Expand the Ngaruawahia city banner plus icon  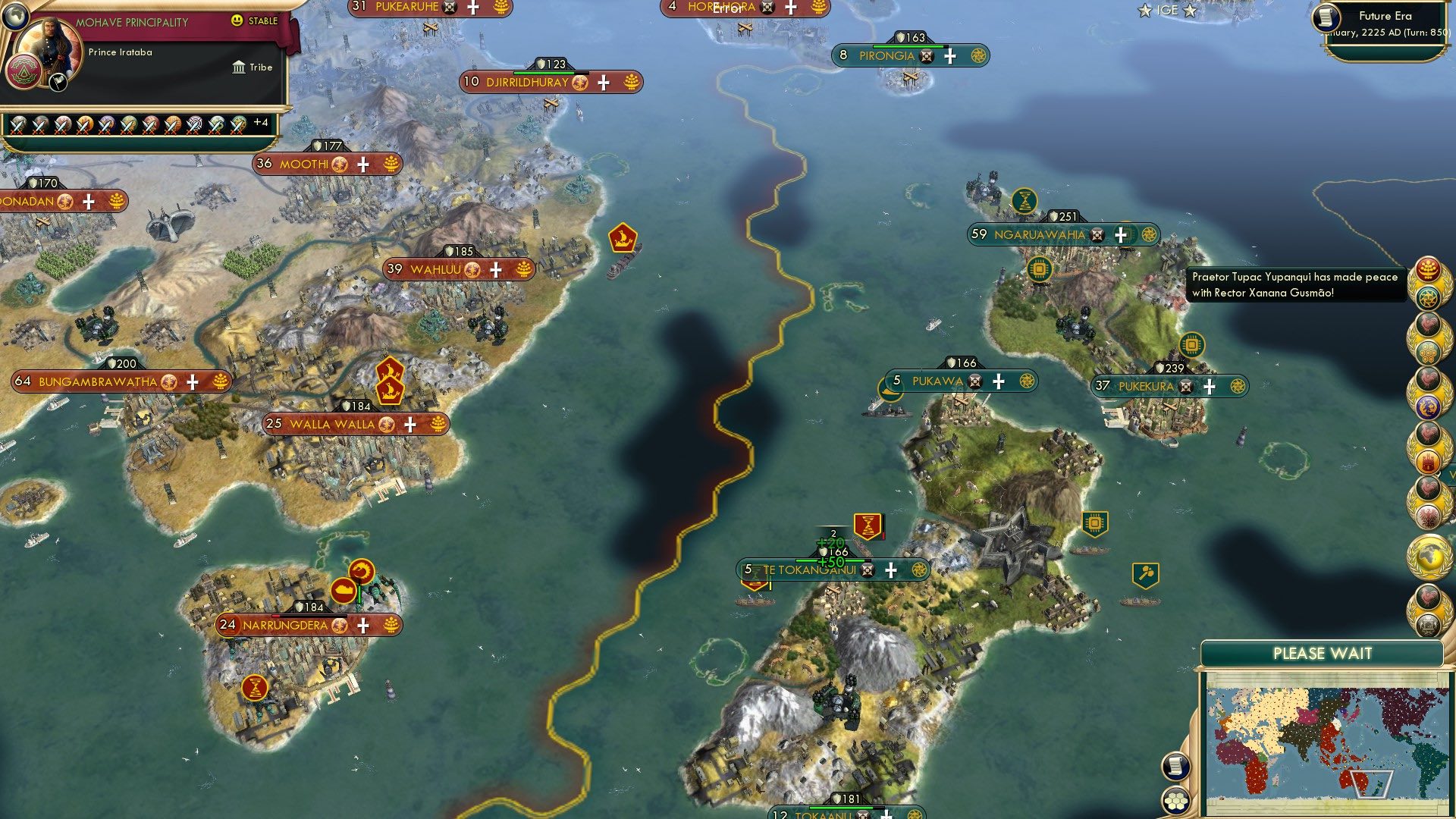(x=1122, y=235)
